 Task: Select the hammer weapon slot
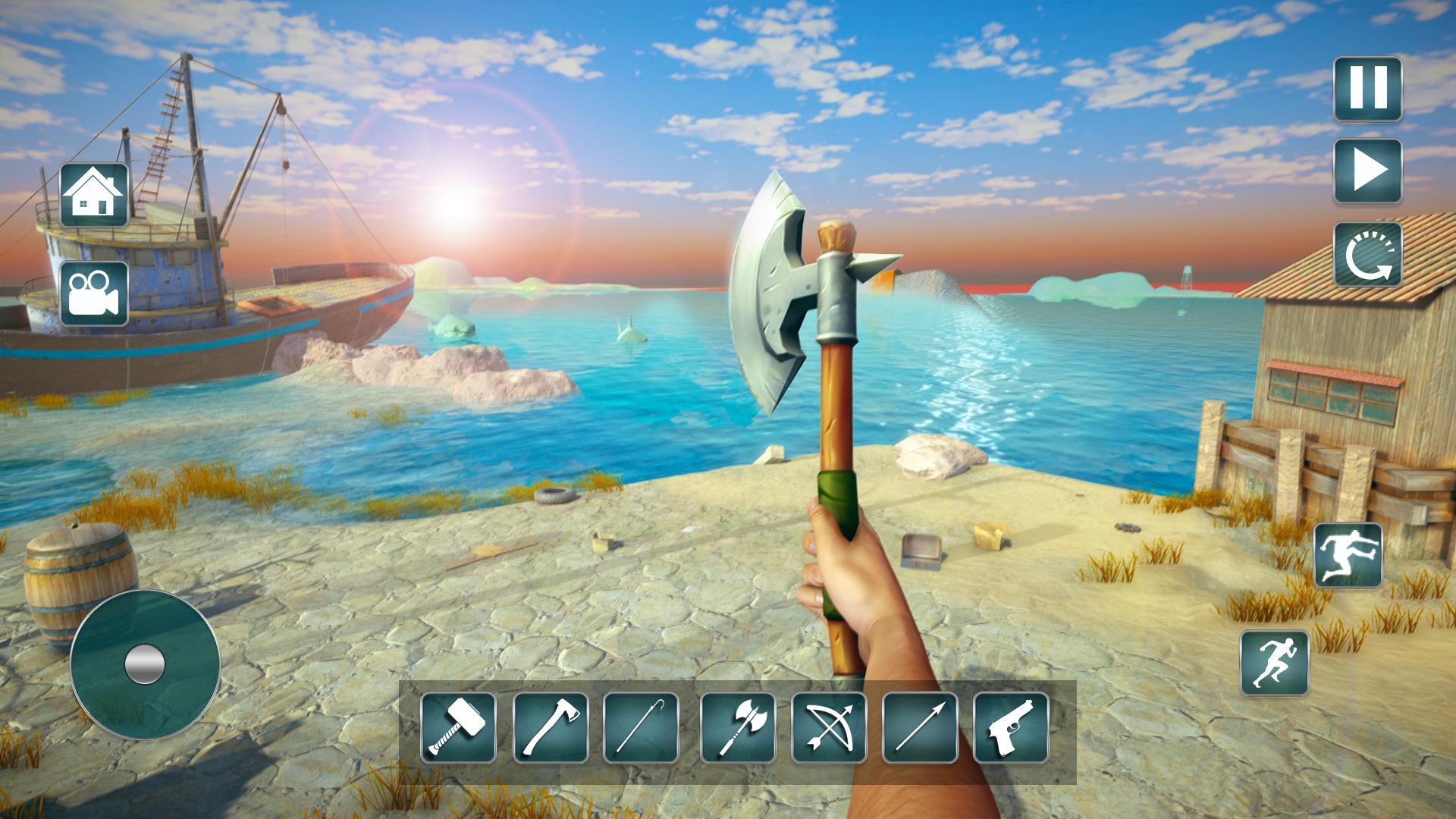[458, 727]
